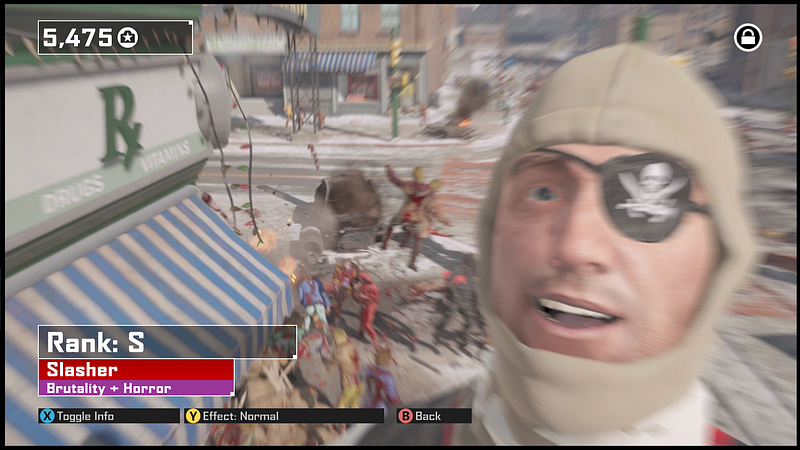Screen dimensions: 800x450
Task: Click the padlock icon
Action: (x=747, y=38)
